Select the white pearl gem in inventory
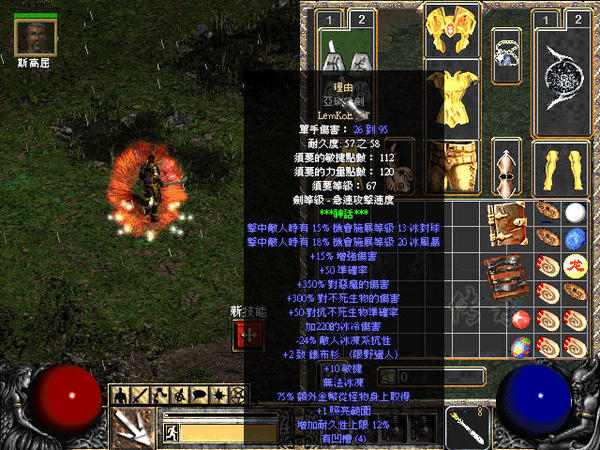 point(575,213)
